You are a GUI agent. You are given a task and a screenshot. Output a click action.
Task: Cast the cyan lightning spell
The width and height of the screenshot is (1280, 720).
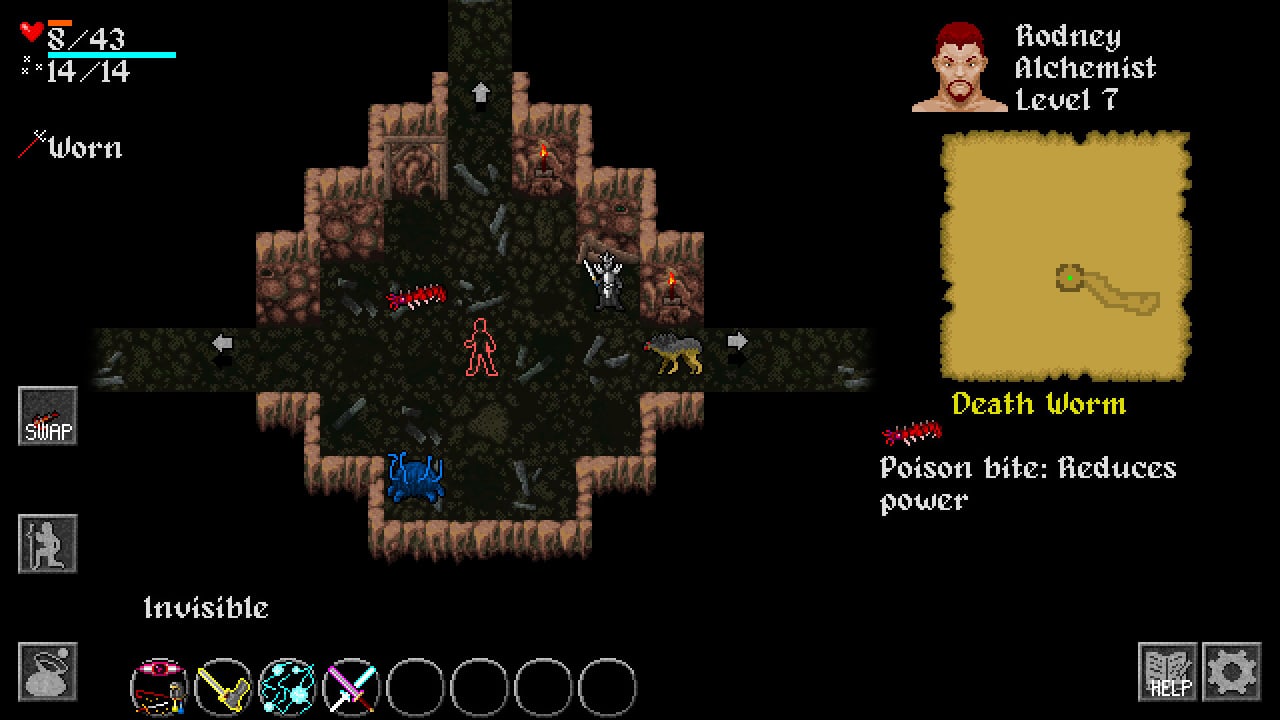[287, 687]
